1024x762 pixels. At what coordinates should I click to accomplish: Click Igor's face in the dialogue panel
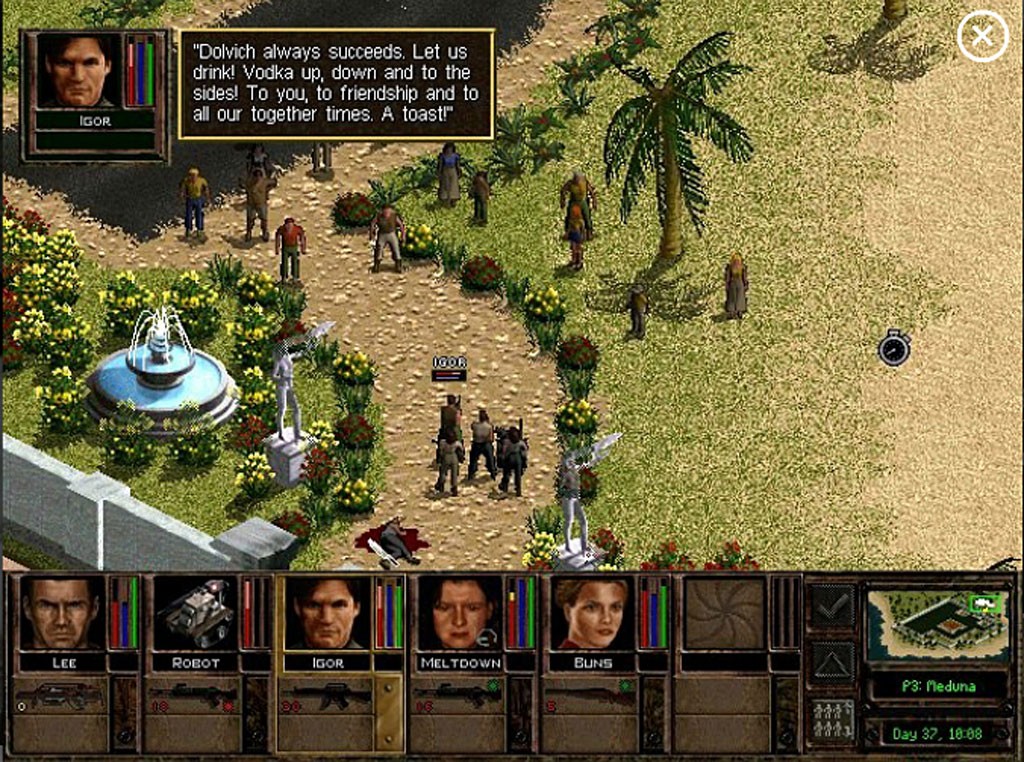(76, 70)
